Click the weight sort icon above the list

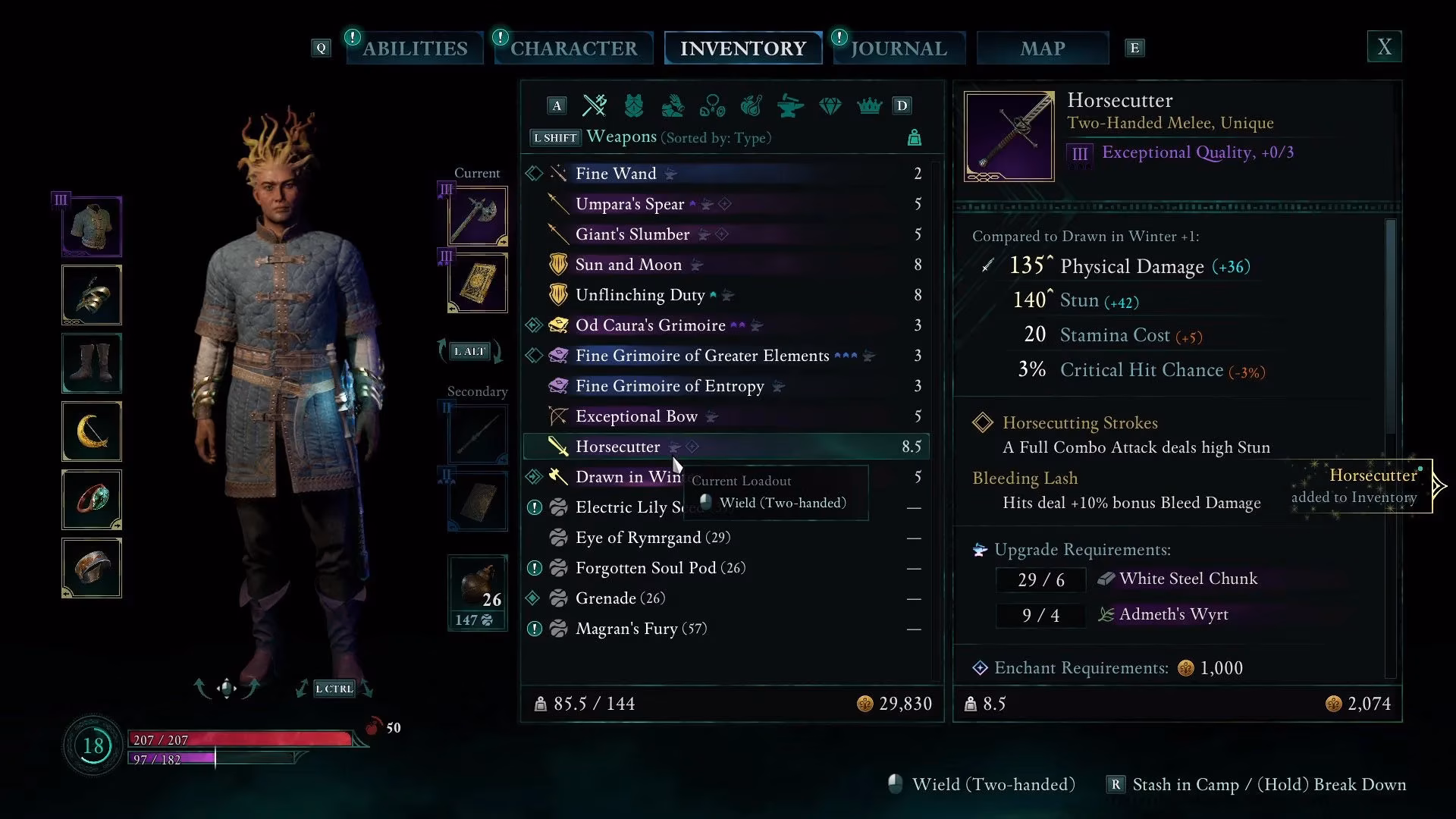[915, 137]
